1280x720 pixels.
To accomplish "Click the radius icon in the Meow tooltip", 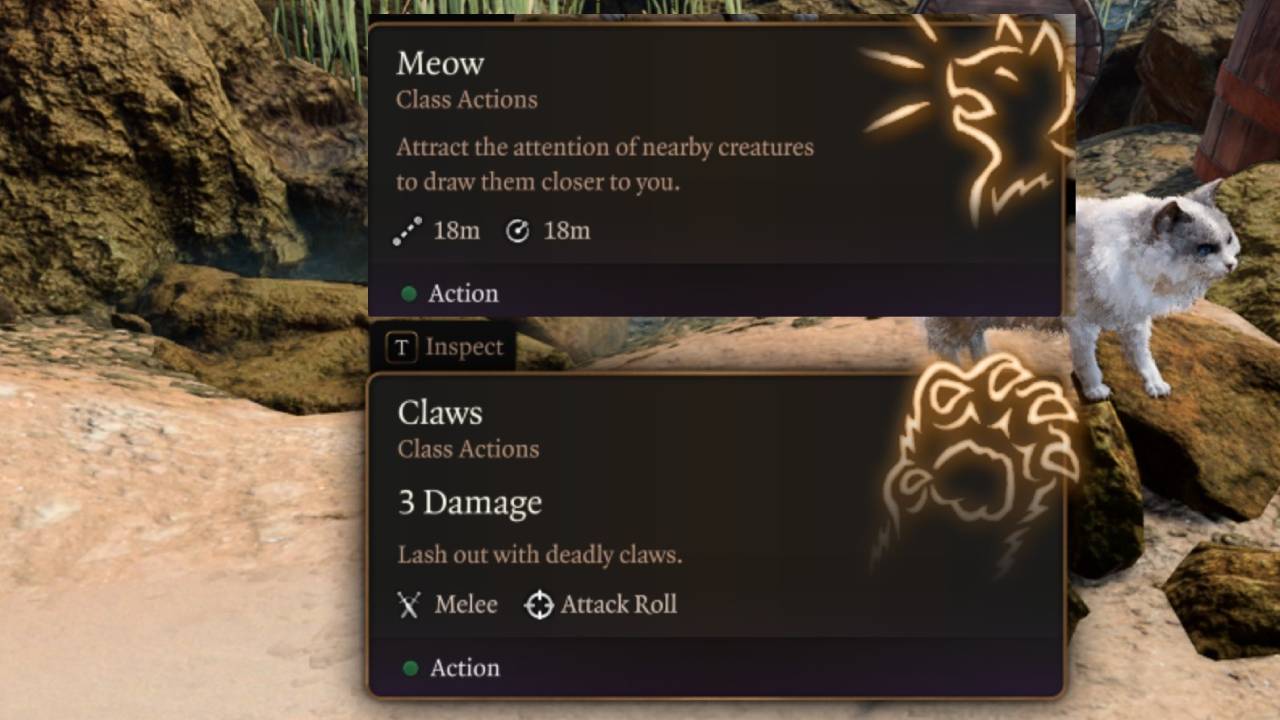I will (518, 231).
